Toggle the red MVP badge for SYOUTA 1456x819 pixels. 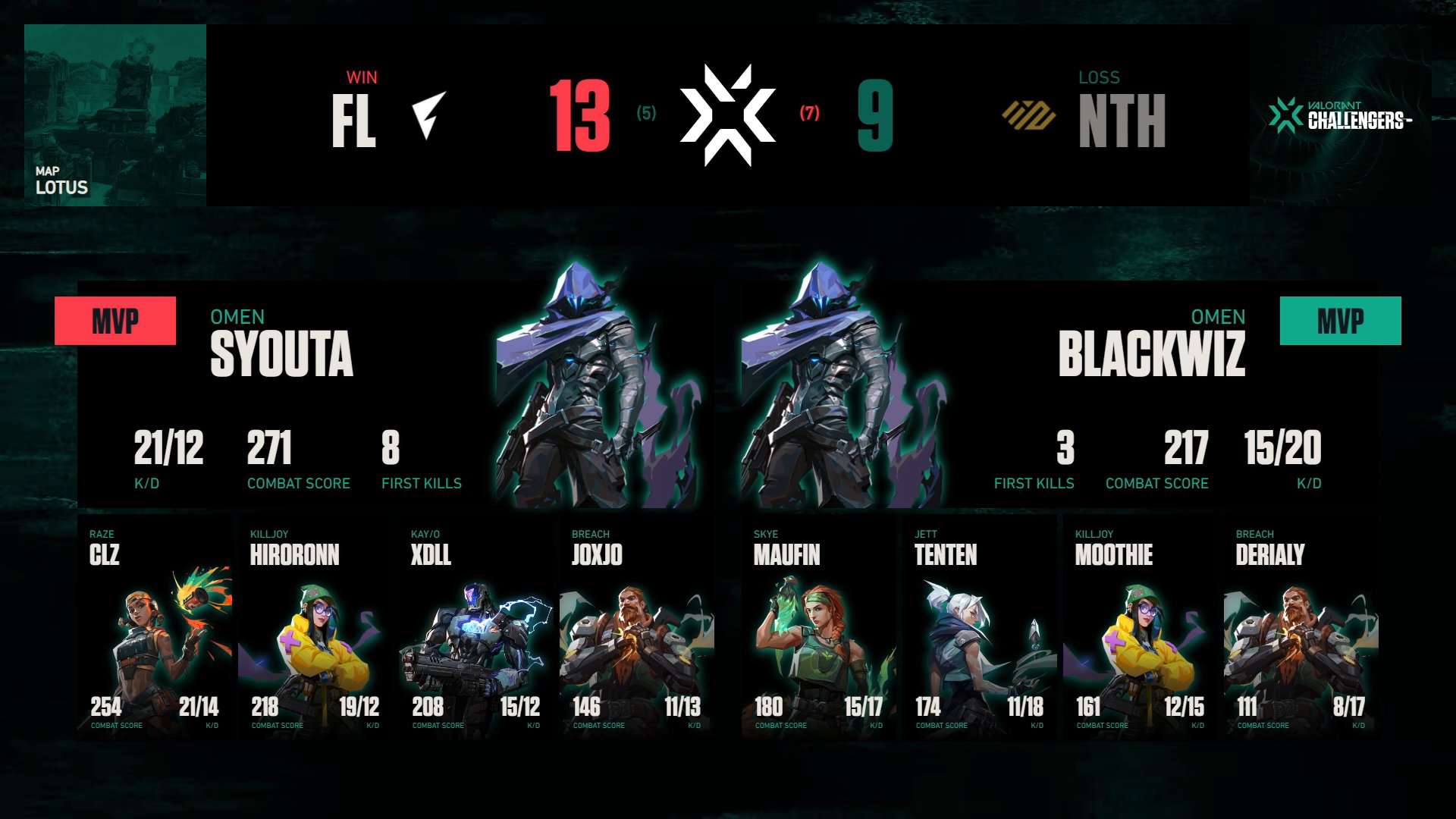point(115,320)
